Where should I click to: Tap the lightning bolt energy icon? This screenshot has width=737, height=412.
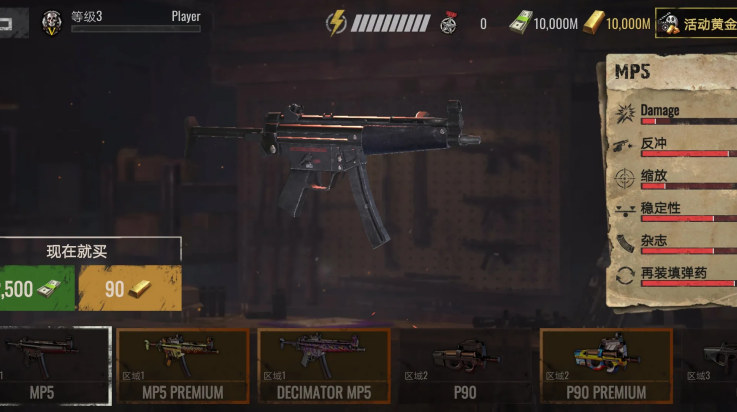[x=337, y=23]
